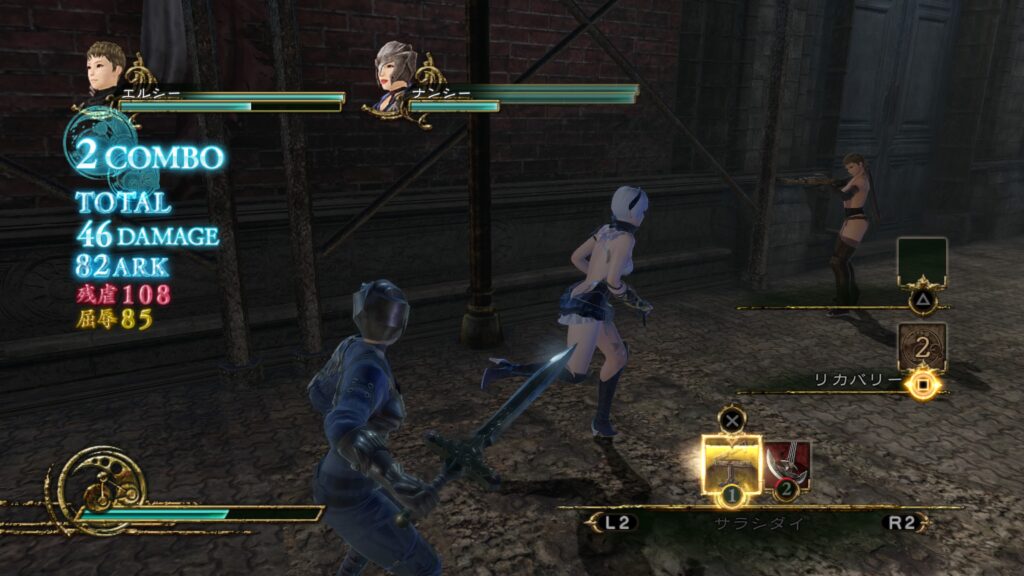Select the yellow trap card numbered 1
Screen dimensions: 1024x576
[x=731, y=464]
